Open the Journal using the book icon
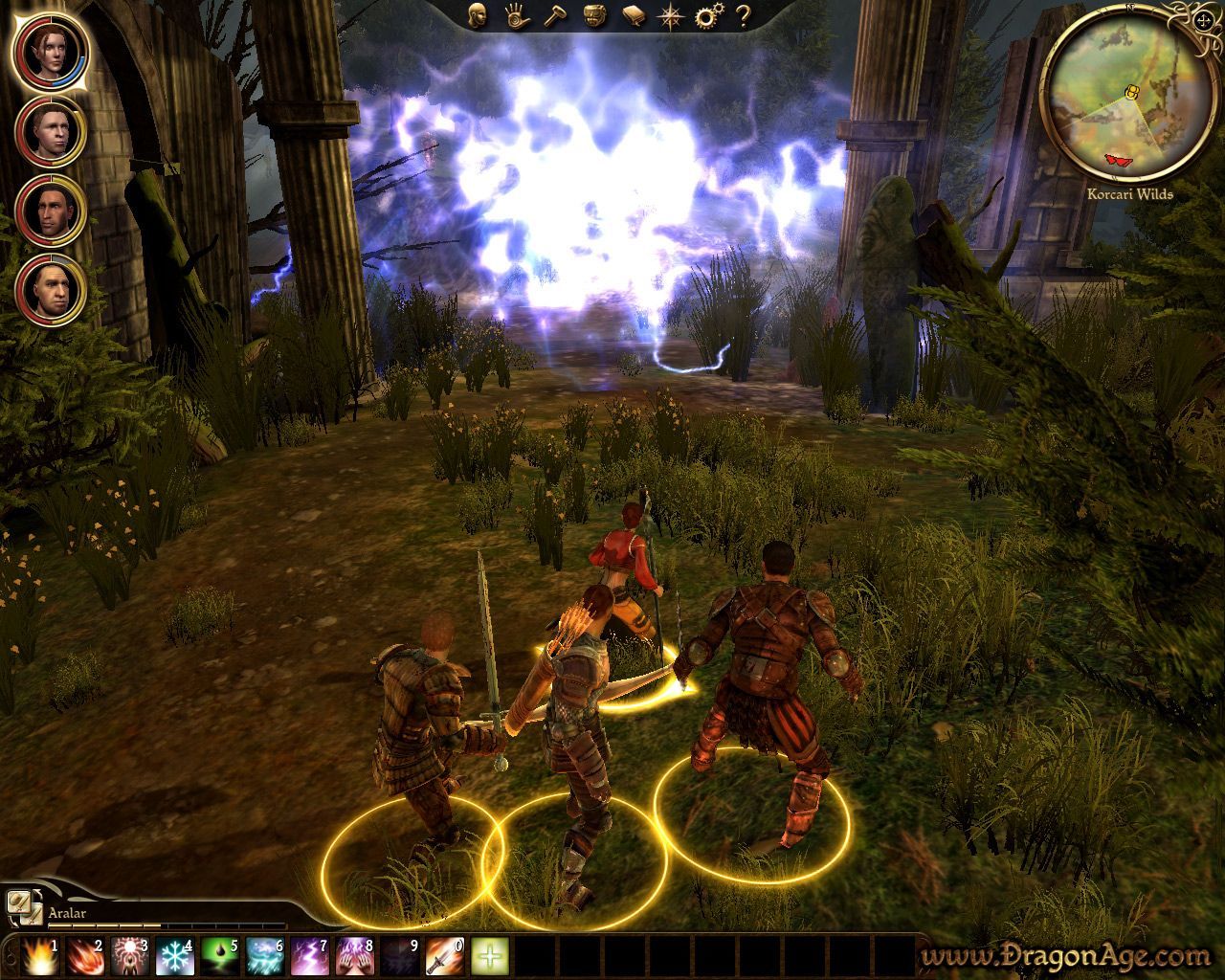The image size is (1225, 980). (x=632, y=17)
